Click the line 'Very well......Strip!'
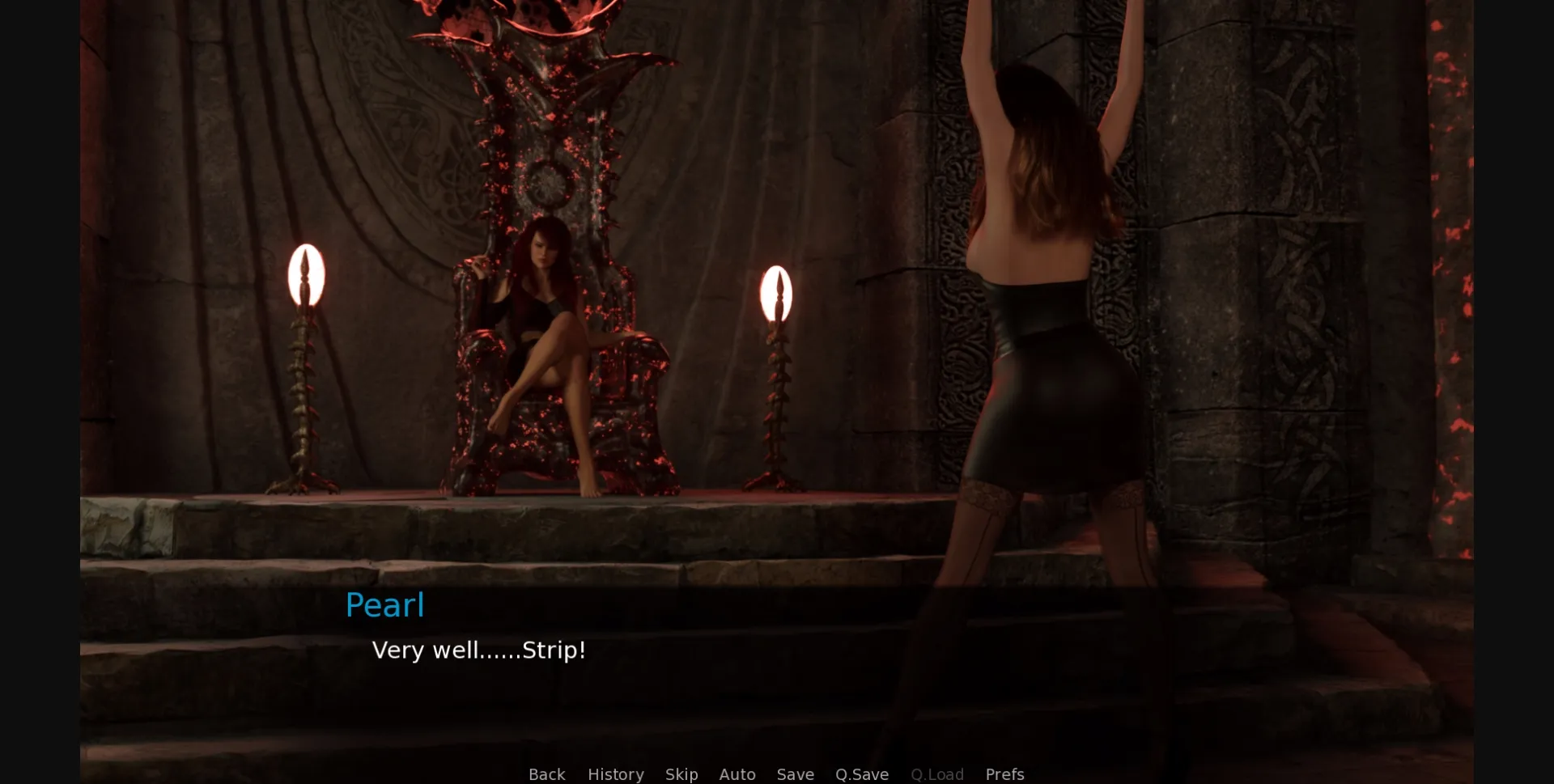This screenshot has height=784, width=1554. tap(478, 649)
